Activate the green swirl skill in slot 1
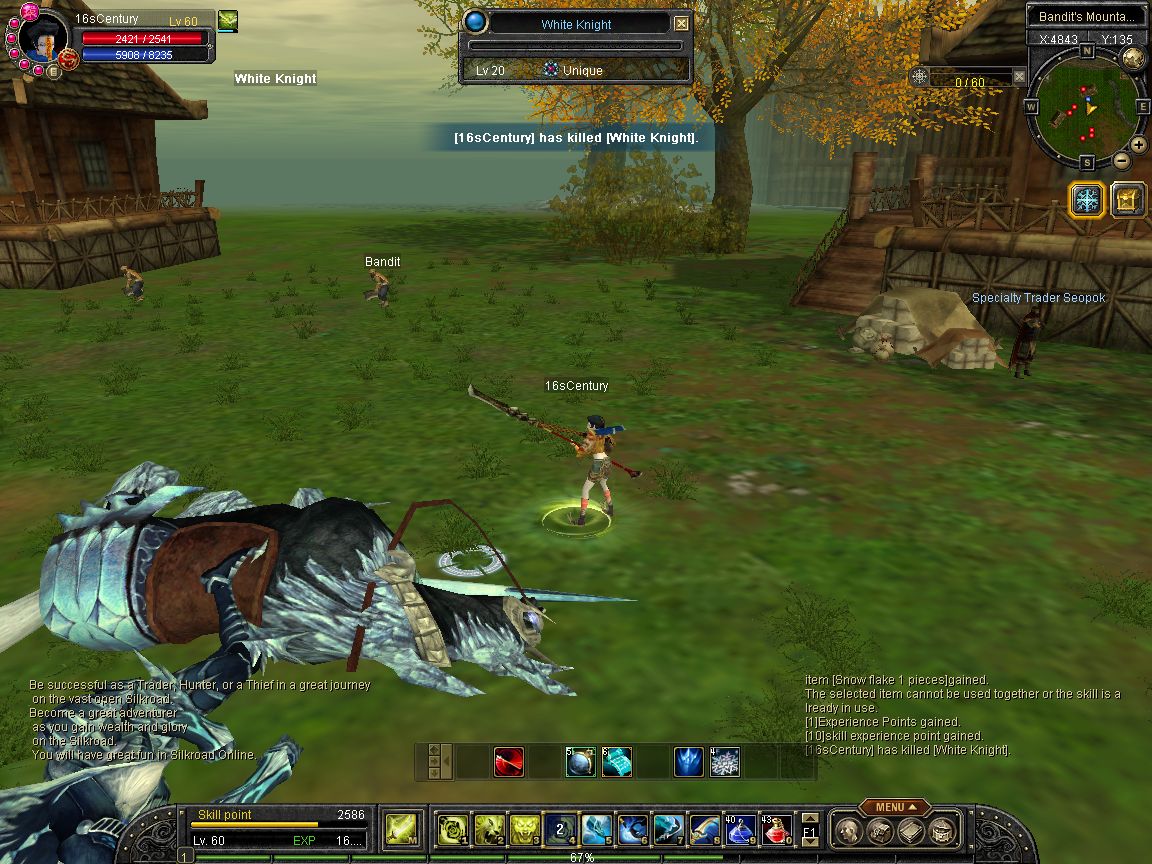The width and height of the screenshot is (1152, 864). pos(453,829)
